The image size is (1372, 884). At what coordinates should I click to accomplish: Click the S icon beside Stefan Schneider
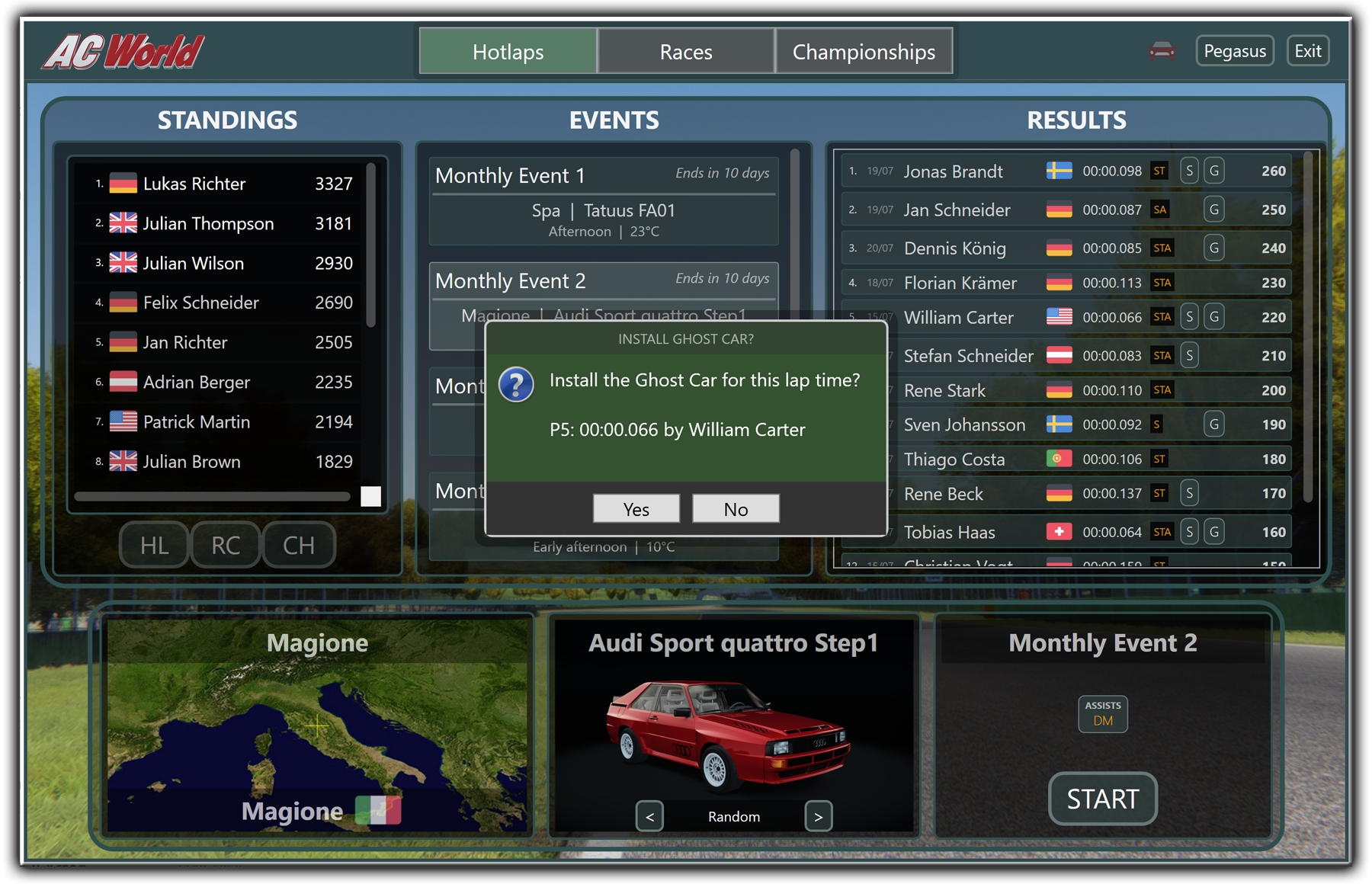click(x=1189, y=355)
